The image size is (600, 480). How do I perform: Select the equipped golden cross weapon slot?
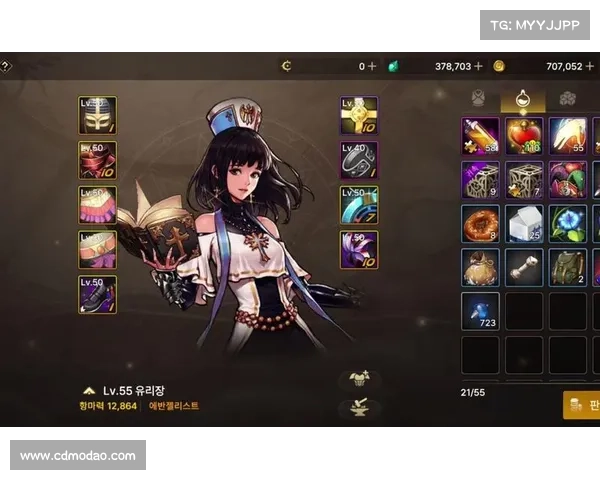pyautogui.click(x=359, y=115)
